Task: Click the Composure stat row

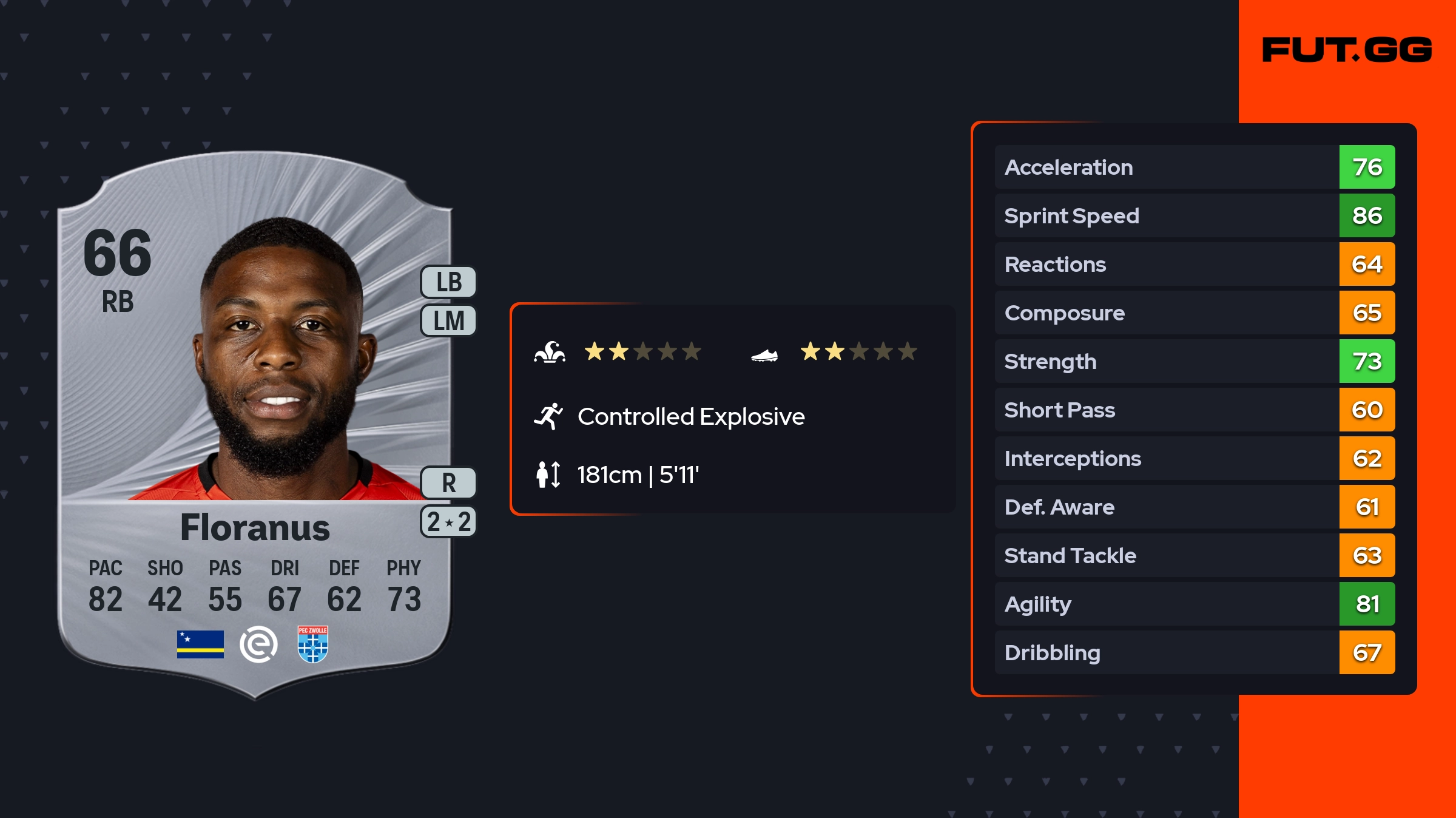Action: click(1194, 313)
